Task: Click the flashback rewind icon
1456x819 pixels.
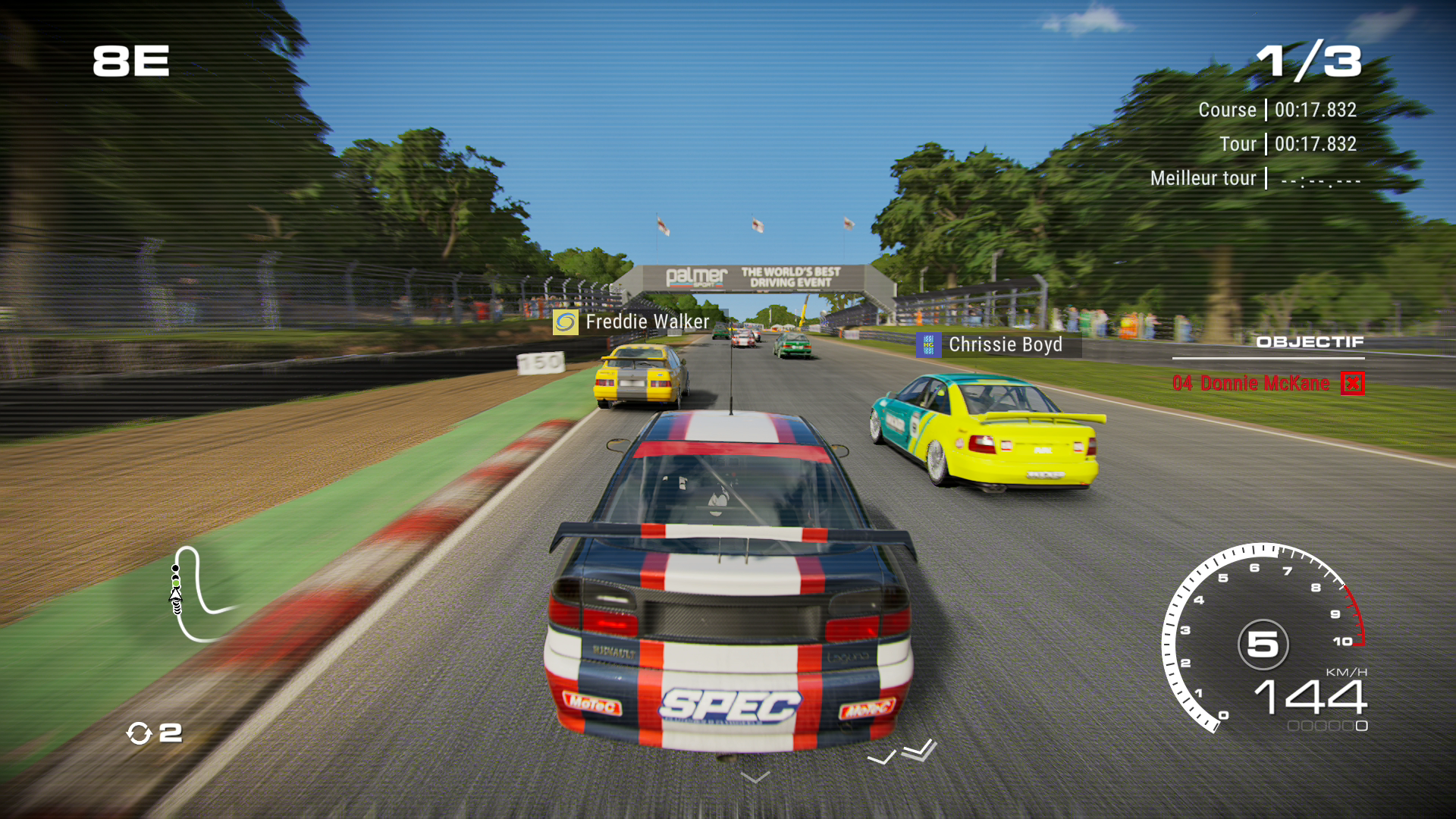Action: click(139, 733)
